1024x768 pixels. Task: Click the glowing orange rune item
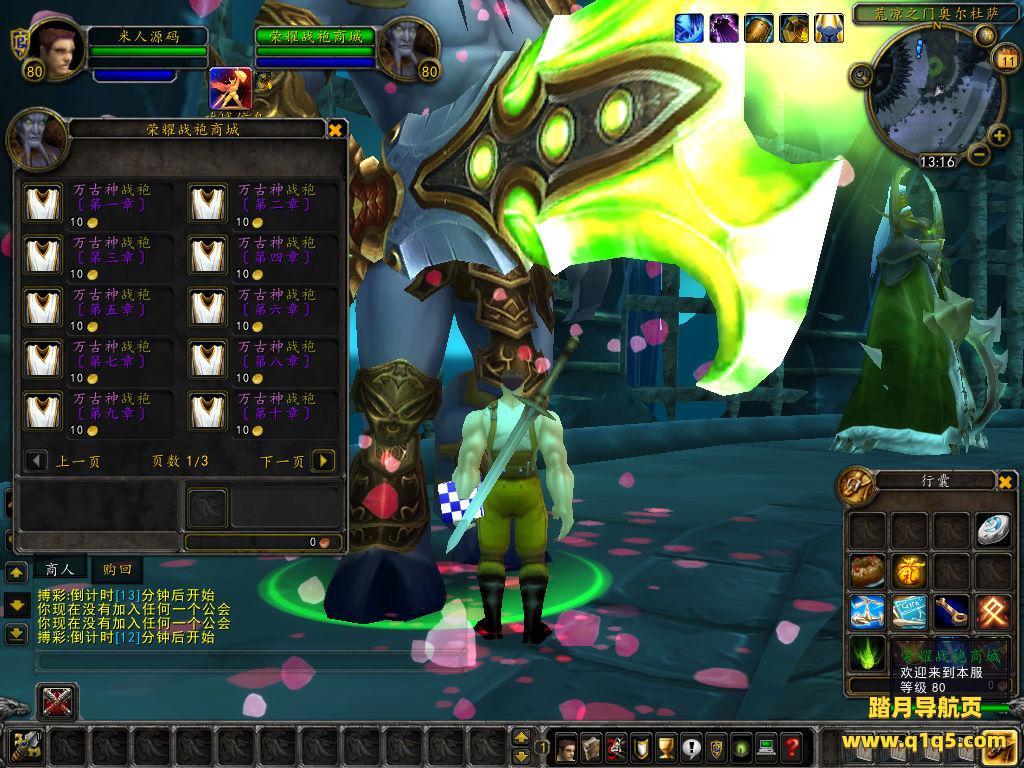click(993, 612)
